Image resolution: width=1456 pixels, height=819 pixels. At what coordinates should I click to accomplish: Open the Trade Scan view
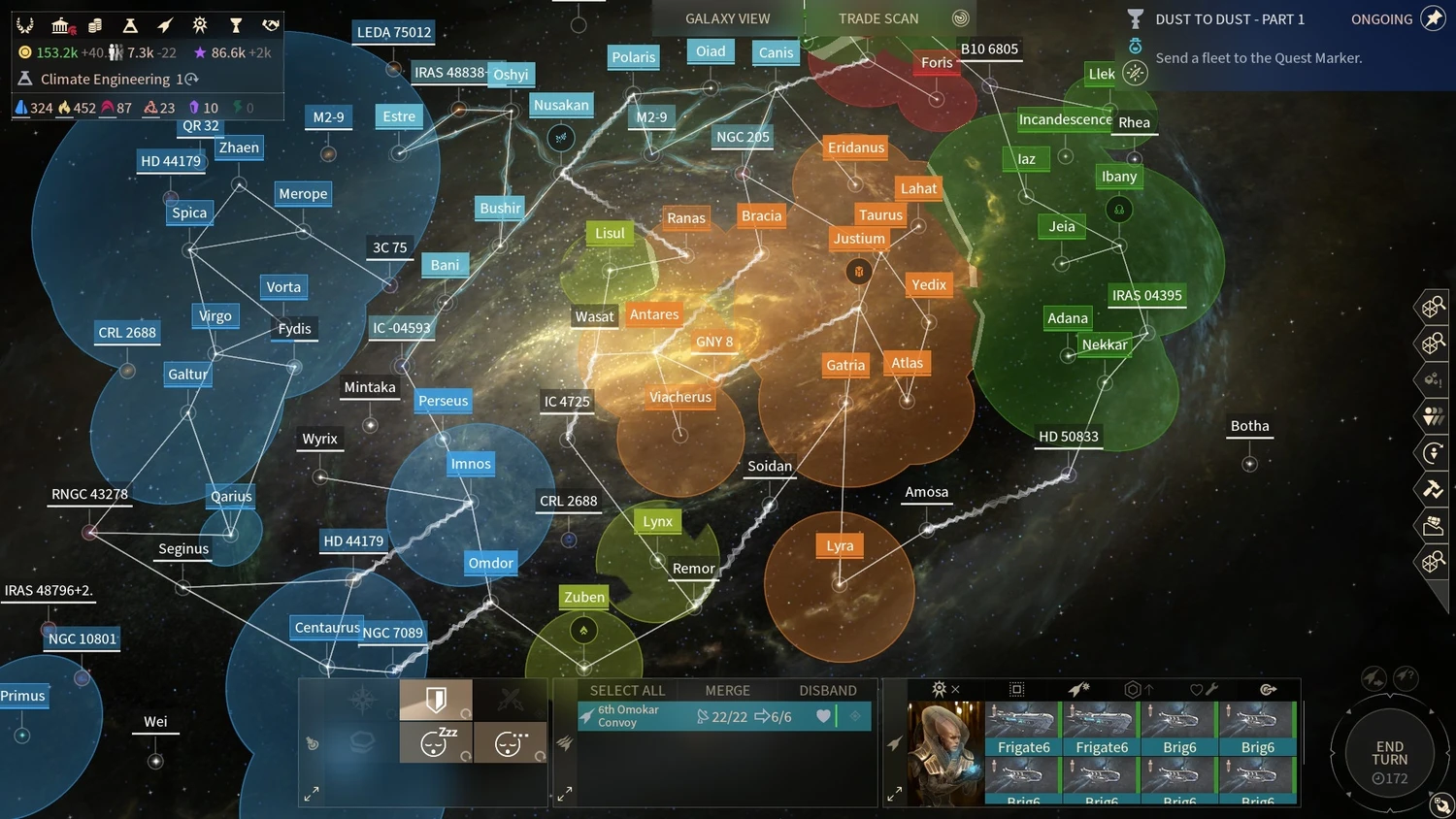point(878,18)
